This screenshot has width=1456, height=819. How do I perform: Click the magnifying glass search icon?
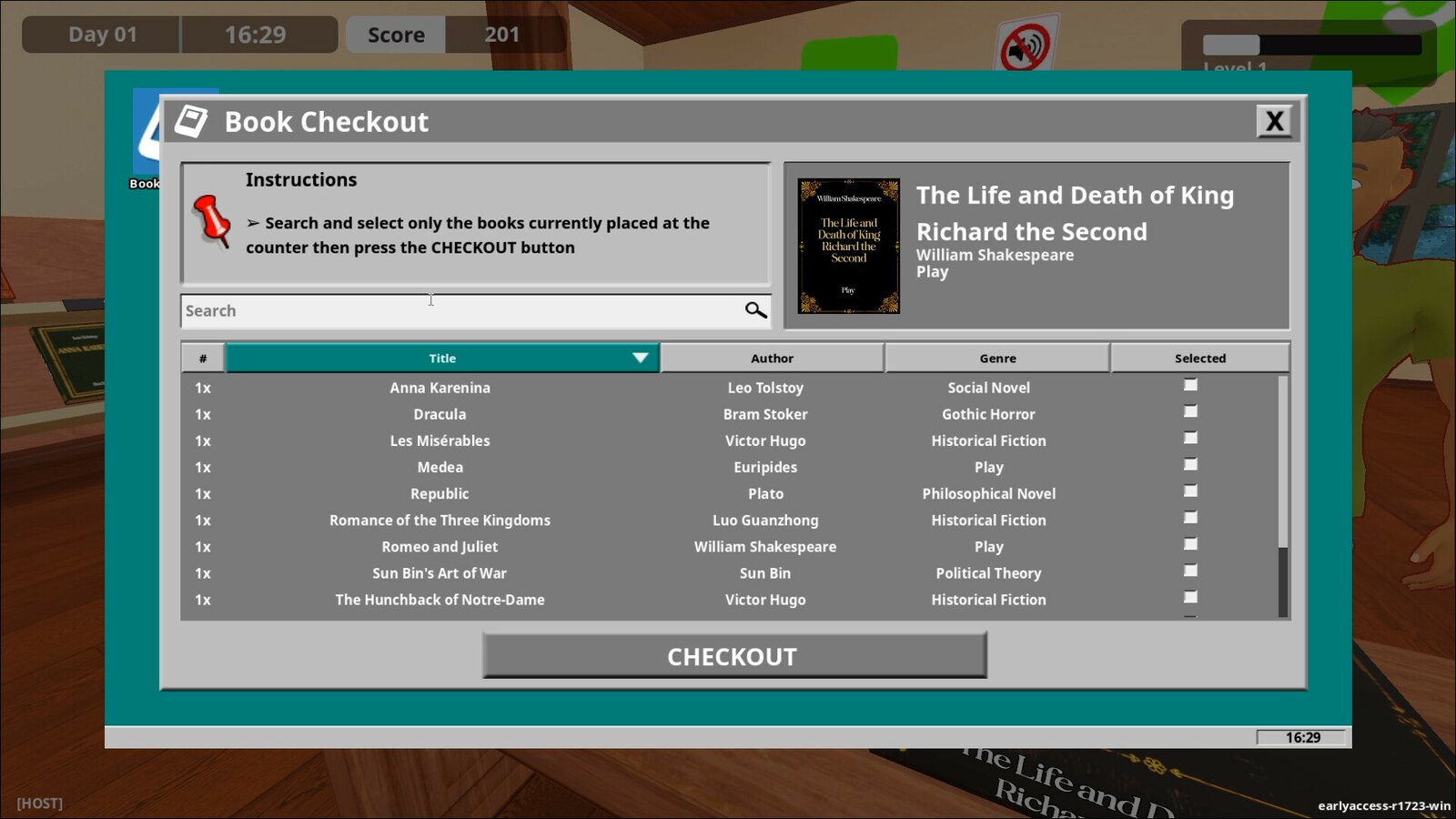755,310
